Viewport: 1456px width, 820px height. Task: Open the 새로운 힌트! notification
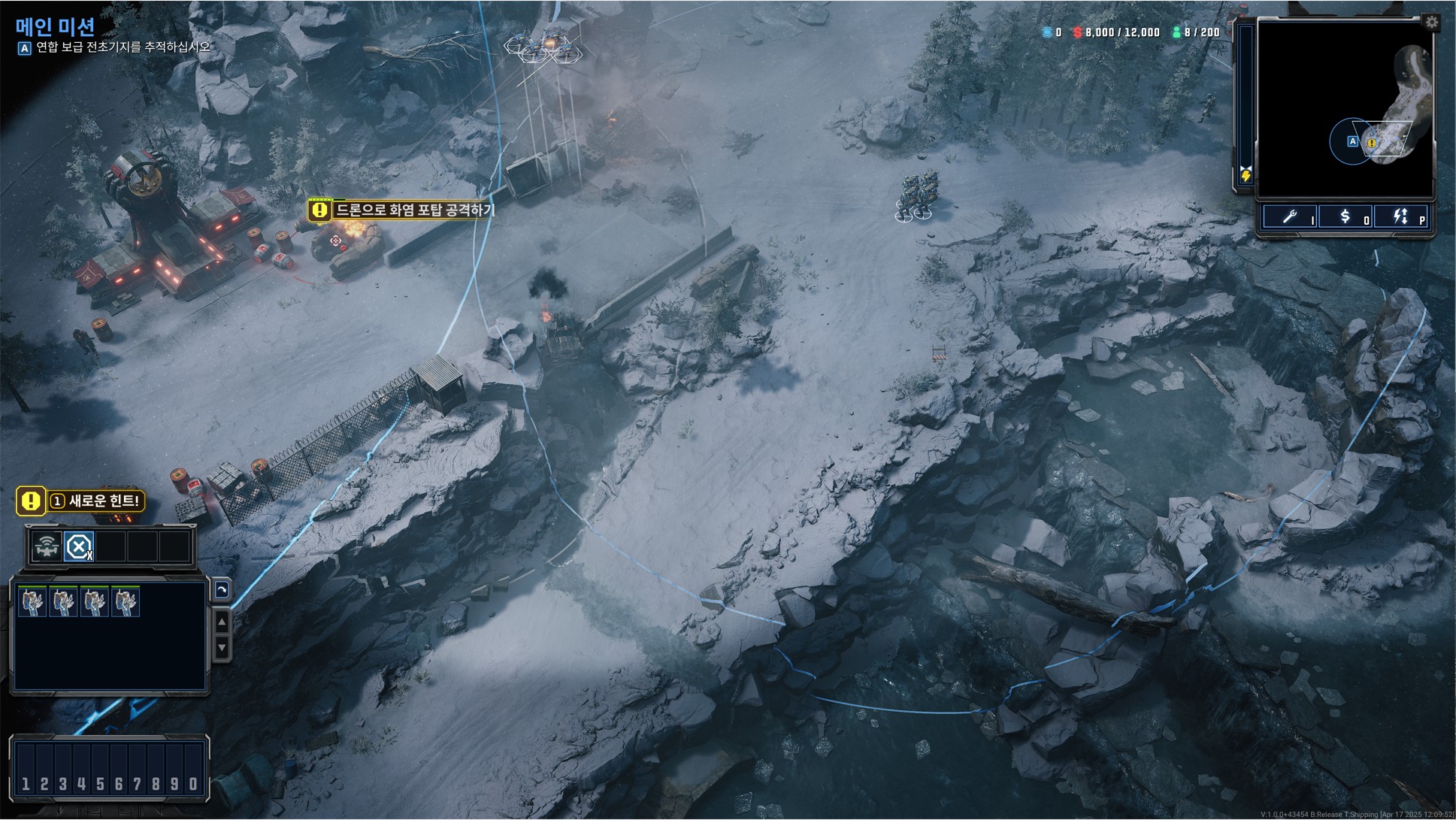point(80,501)
